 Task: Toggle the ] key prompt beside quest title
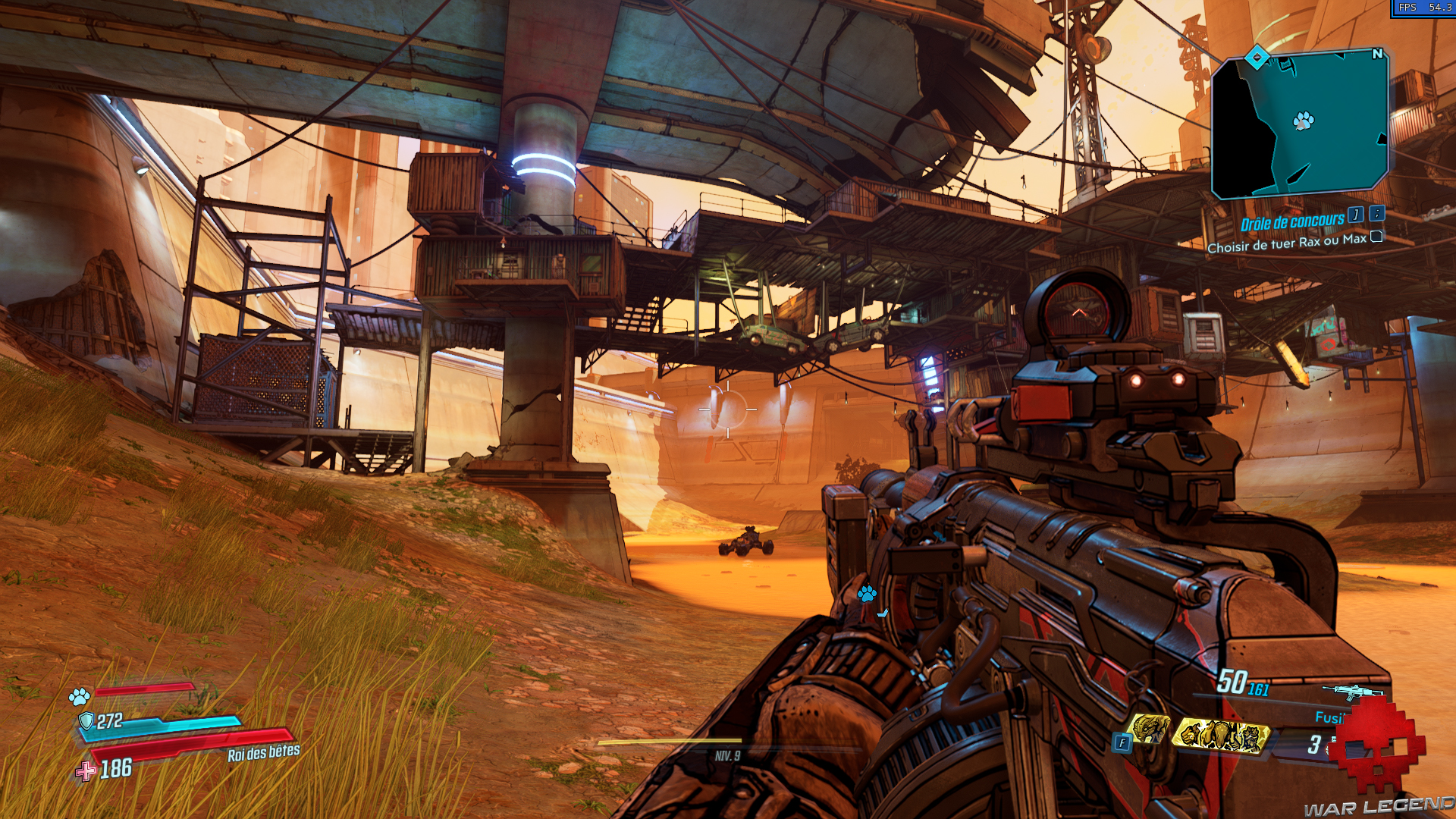click(x=1356, y=215)
